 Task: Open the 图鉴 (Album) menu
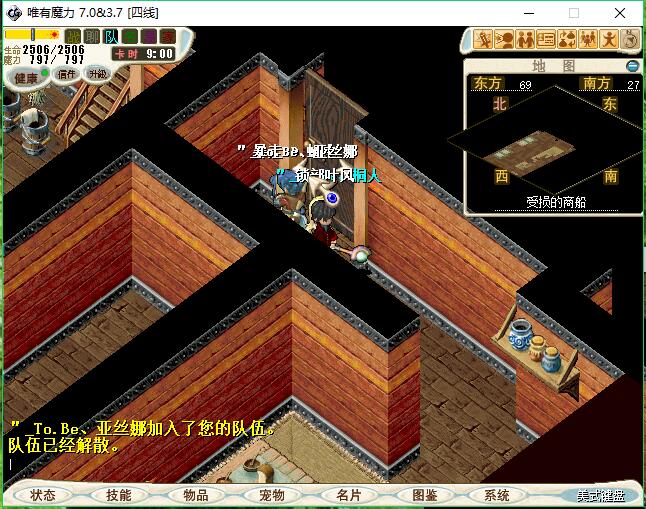pyautogui.click(x=424, y=495)
